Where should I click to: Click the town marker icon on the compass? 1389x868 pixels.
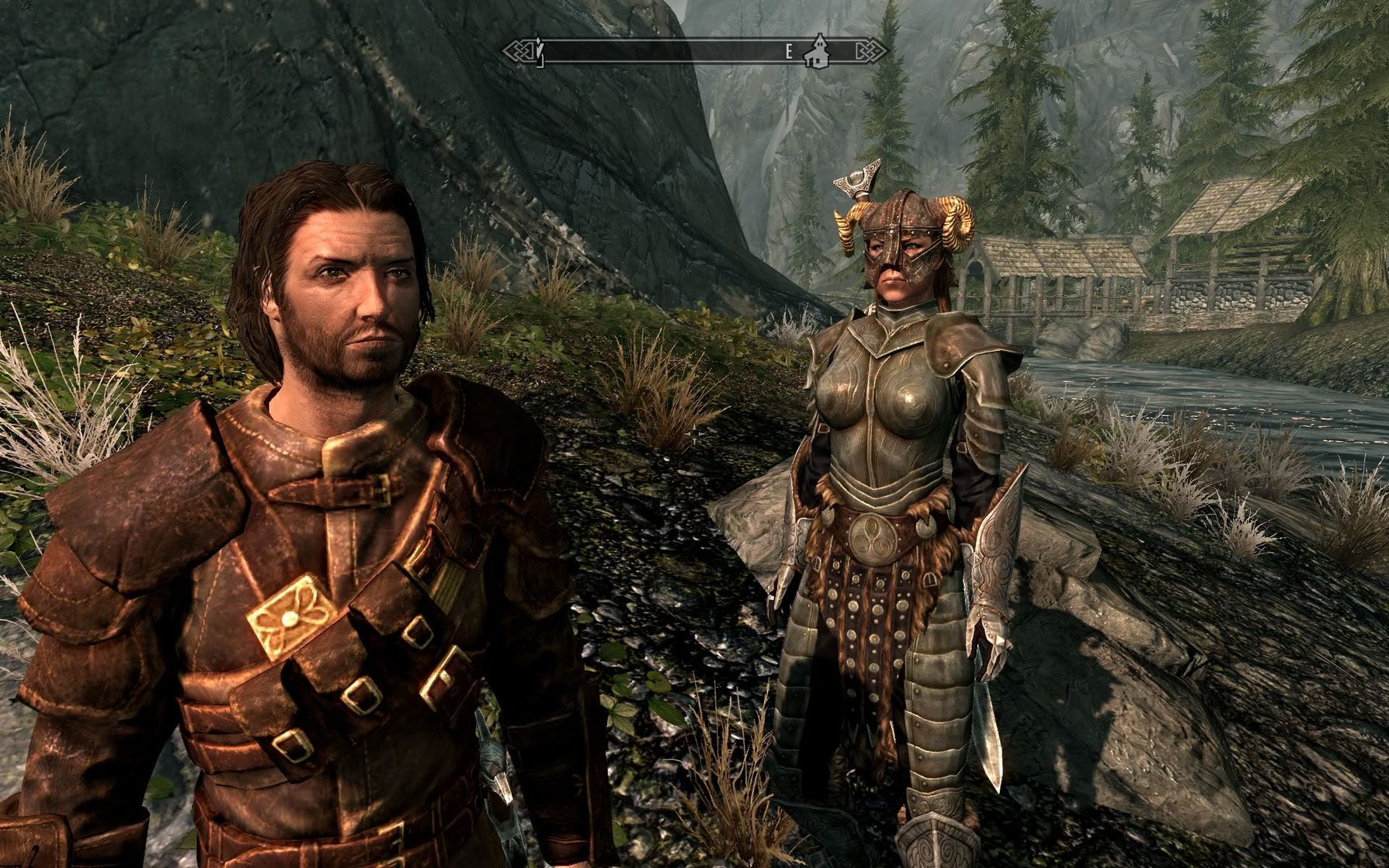(x=817, y=49)
